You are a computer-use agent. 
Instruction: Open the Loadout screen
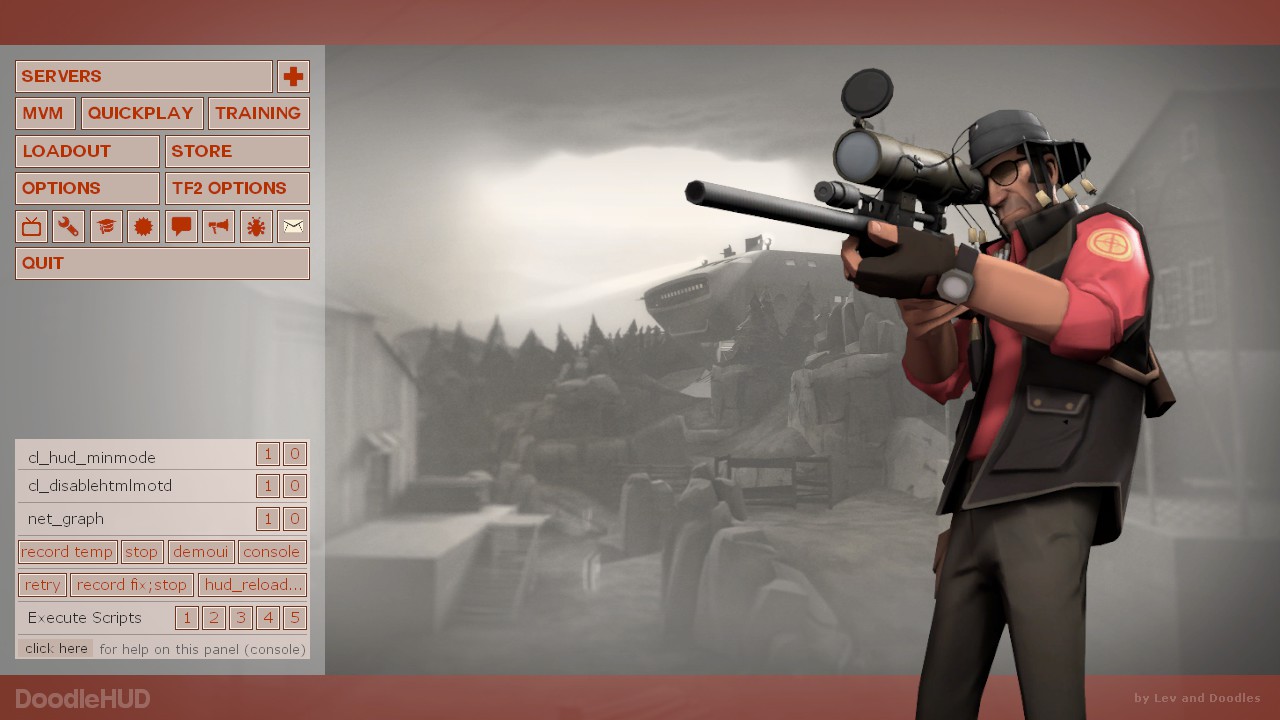click(x=87, y=151)
